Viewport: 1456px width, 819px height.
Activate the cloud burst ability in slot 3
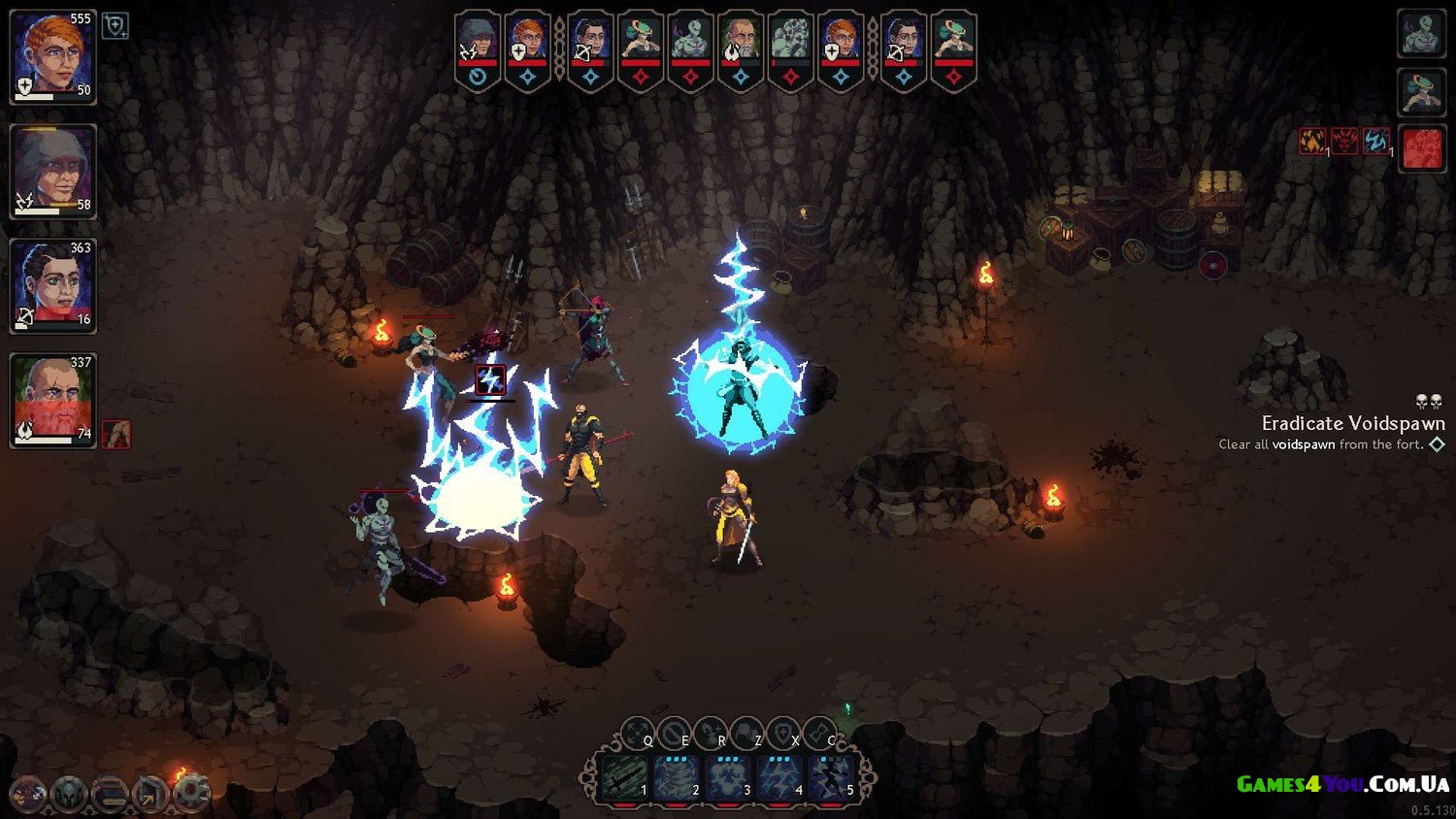[727, 778]
